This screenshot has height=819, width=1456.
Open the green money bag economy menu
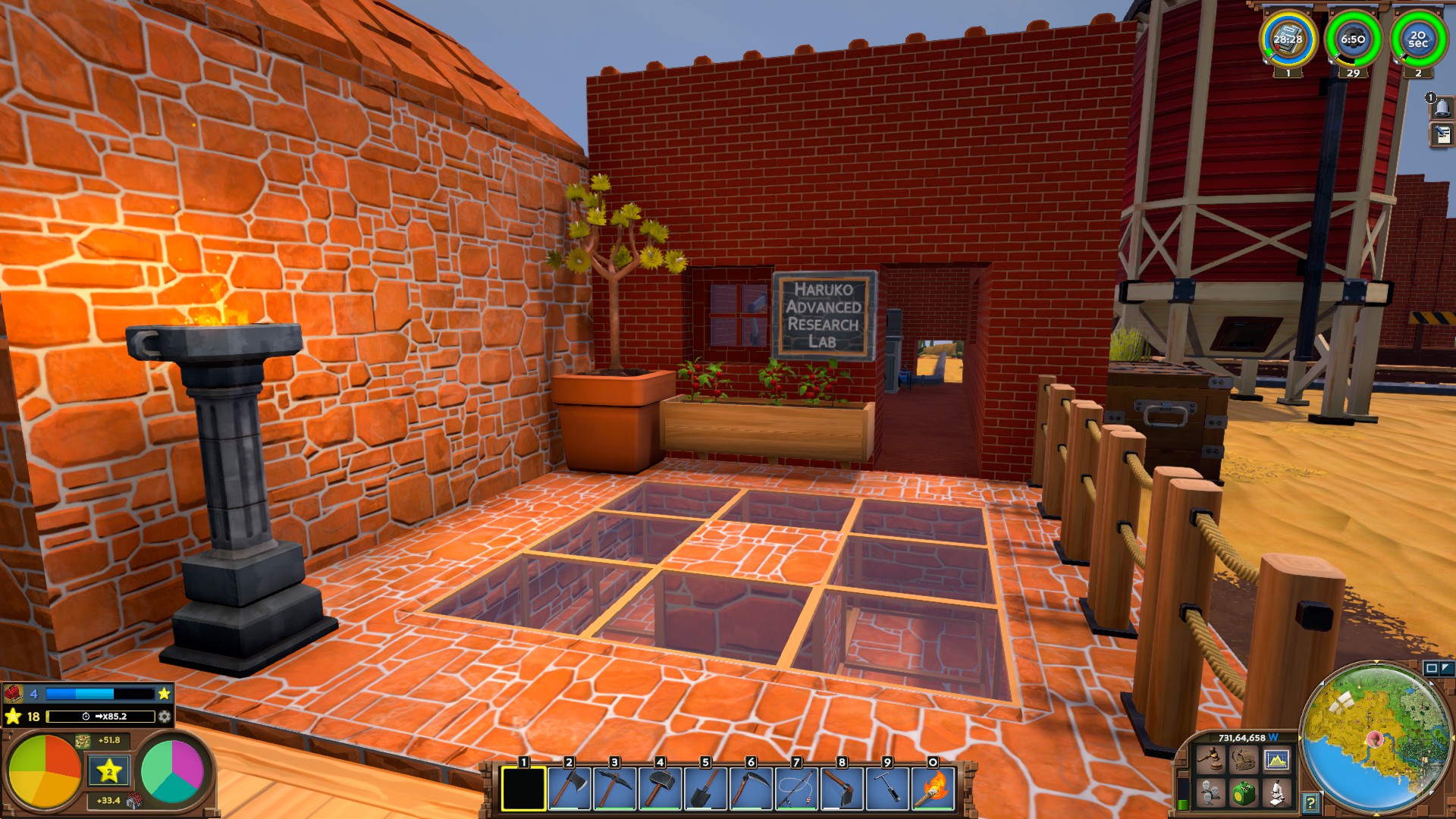(1243, 793)
